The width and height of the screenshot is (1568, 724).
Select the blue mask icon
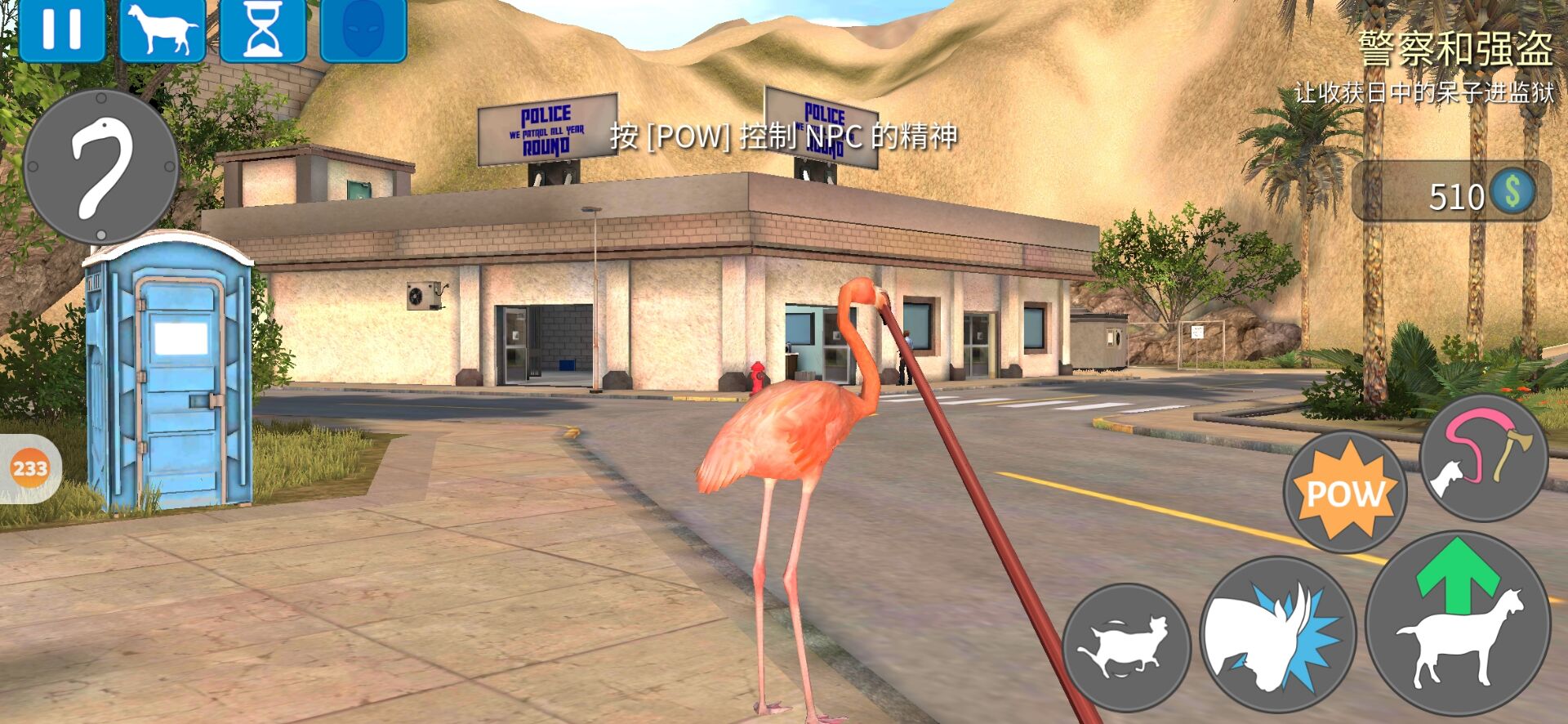(x=363, y=29)
